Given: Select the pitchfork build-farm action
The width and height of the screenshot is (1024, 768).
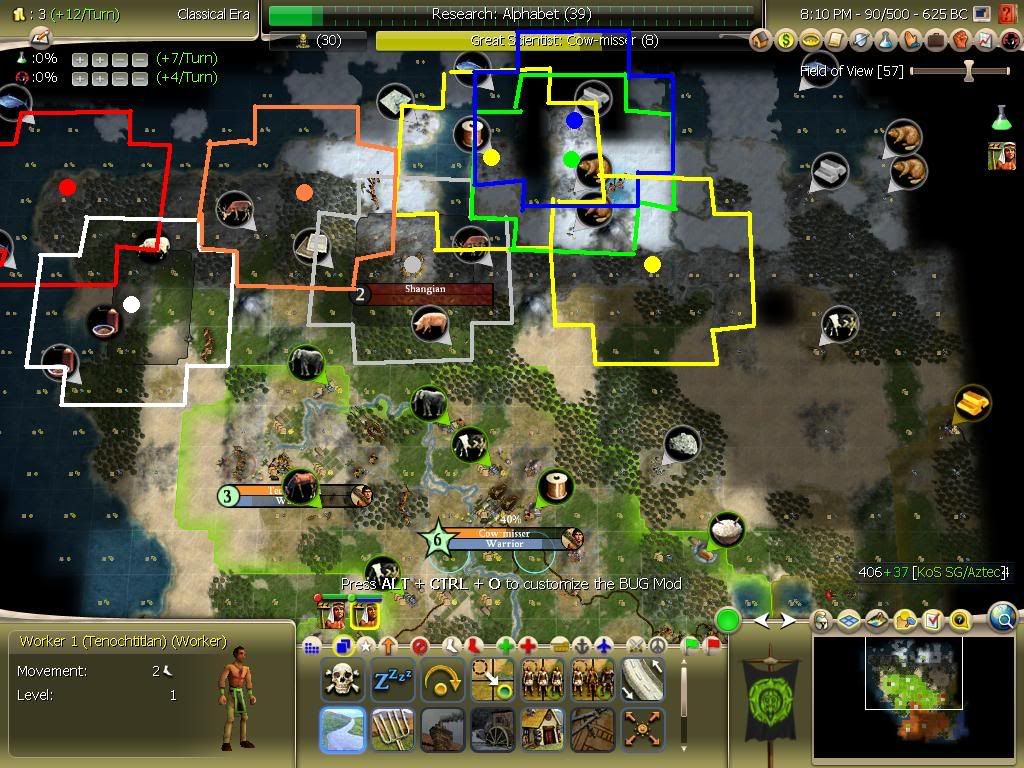Looking at the screenshot, I should click(x=391, y=728).
